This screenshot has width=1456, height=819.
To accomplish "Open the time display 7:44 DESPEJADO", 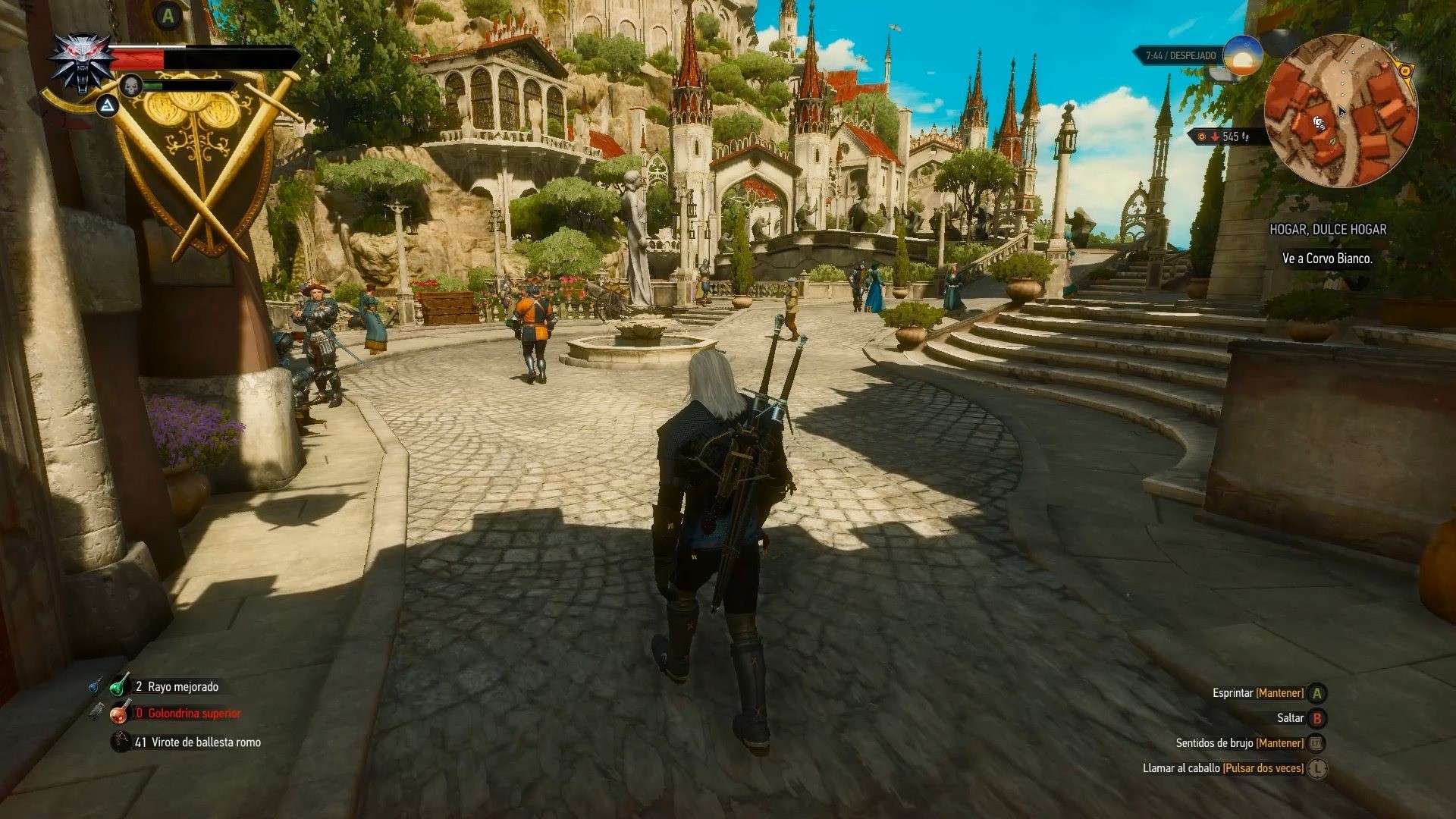I will point(1181,55).
